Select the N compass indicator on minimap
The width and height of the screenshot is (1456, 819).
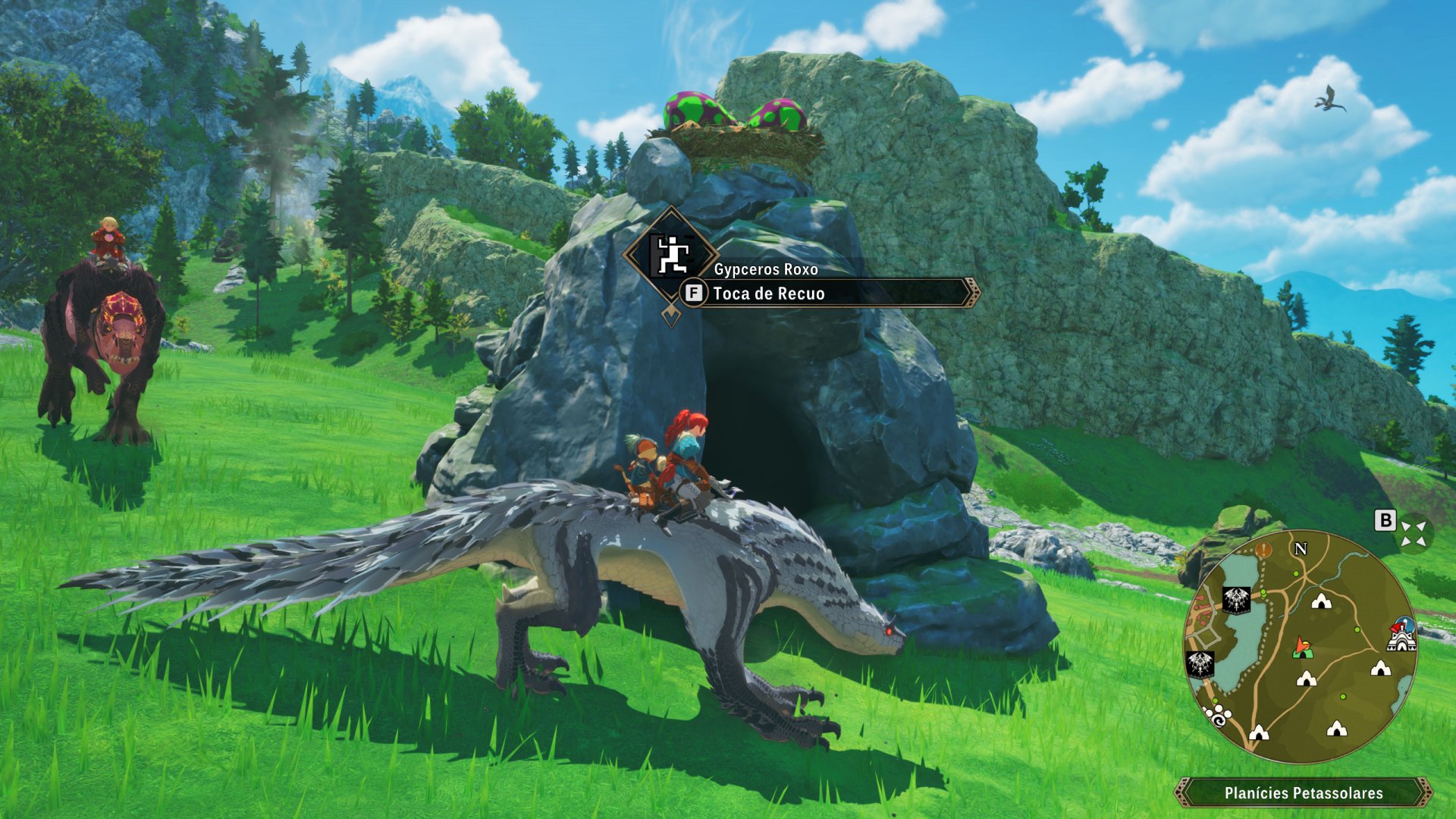pyautogui.click(x=1301, y=548)
